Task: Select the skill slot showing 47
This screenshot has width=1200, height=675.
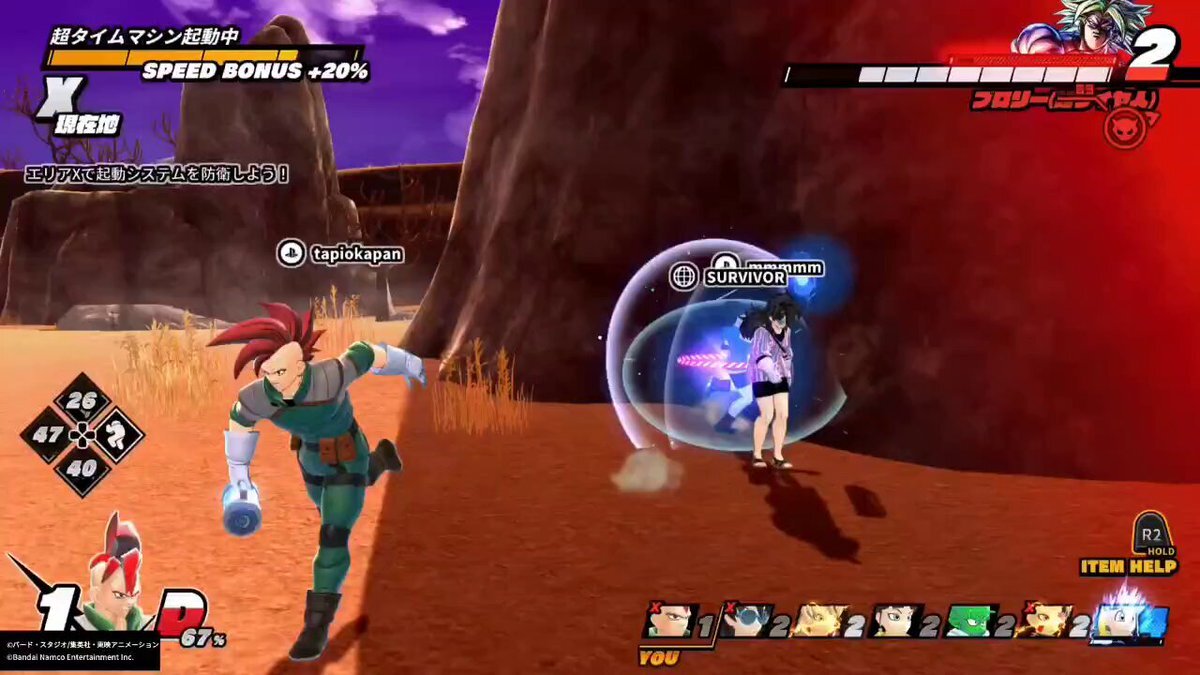Action: 47,435
